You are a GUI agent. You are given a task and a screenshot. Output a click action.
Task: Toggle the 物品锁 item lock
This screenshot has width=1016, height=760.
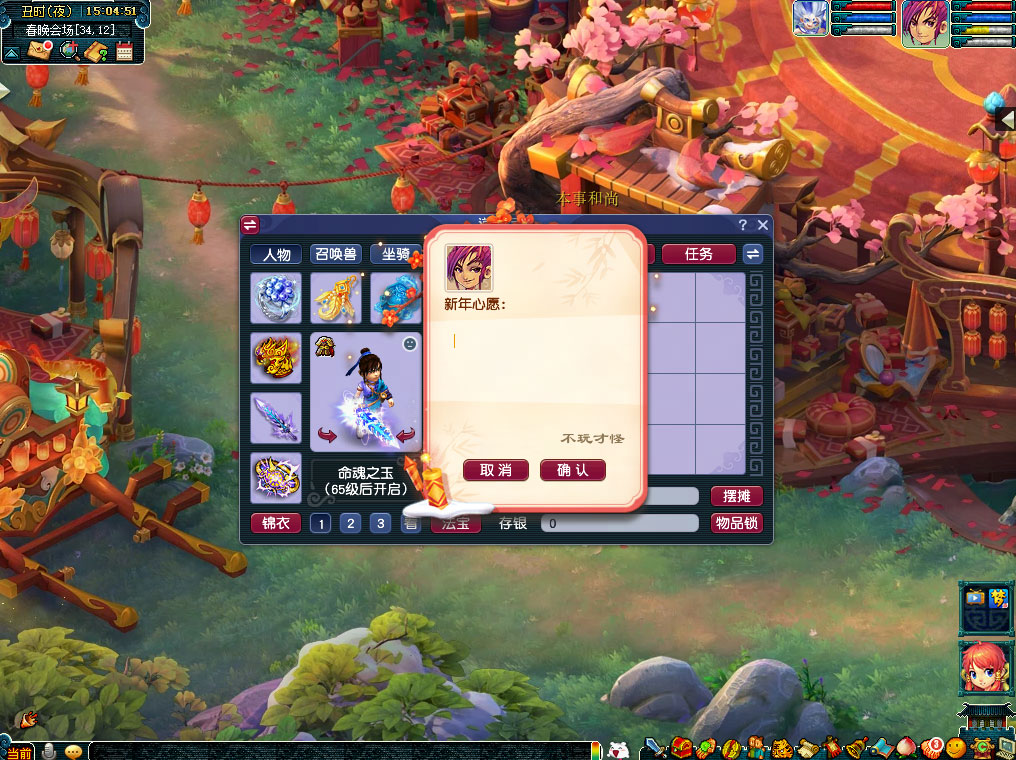[737, 523]
